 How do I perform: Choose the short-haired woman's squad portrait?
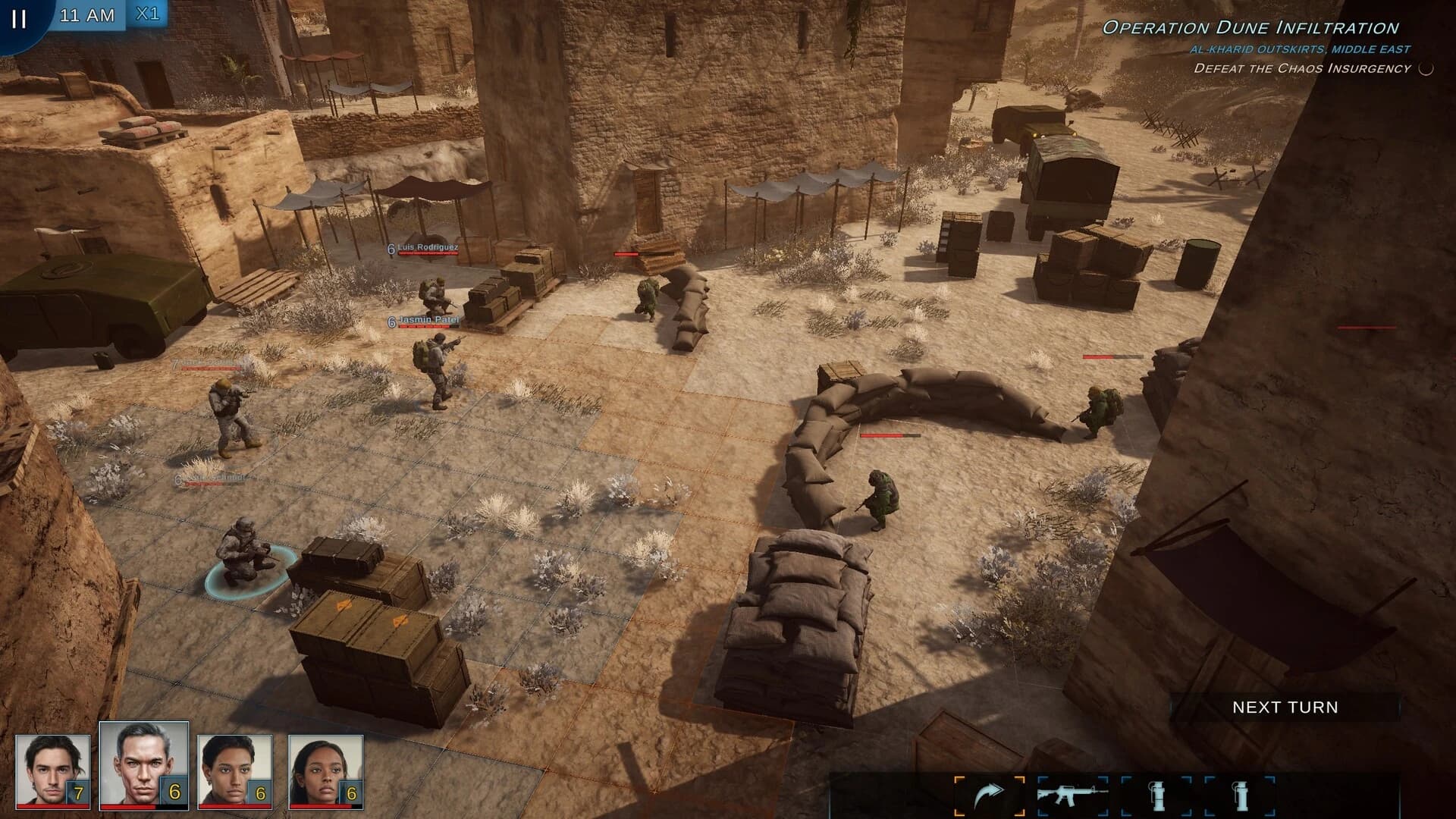tap(234, 770)
